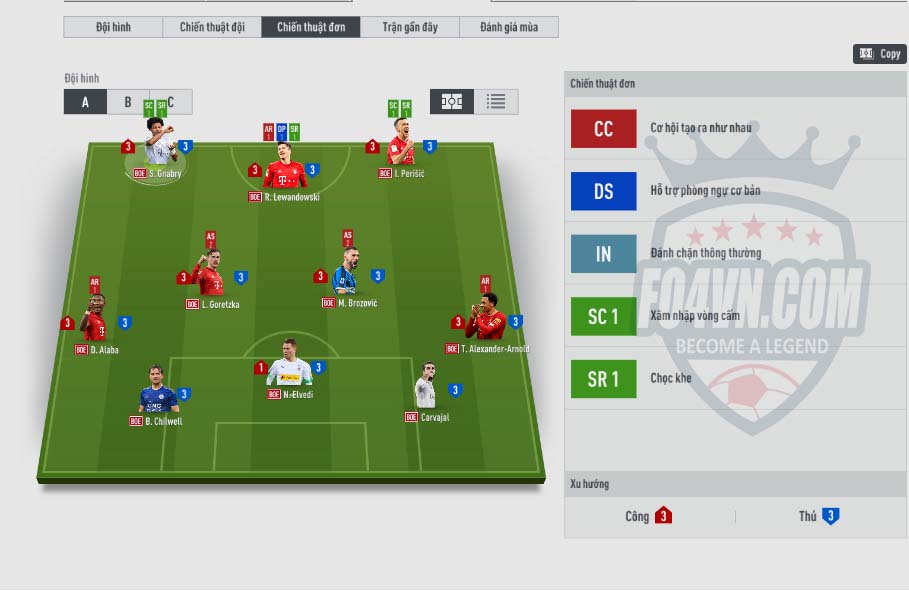Switch to the list view
909x592 pixels.
[496, 101]
